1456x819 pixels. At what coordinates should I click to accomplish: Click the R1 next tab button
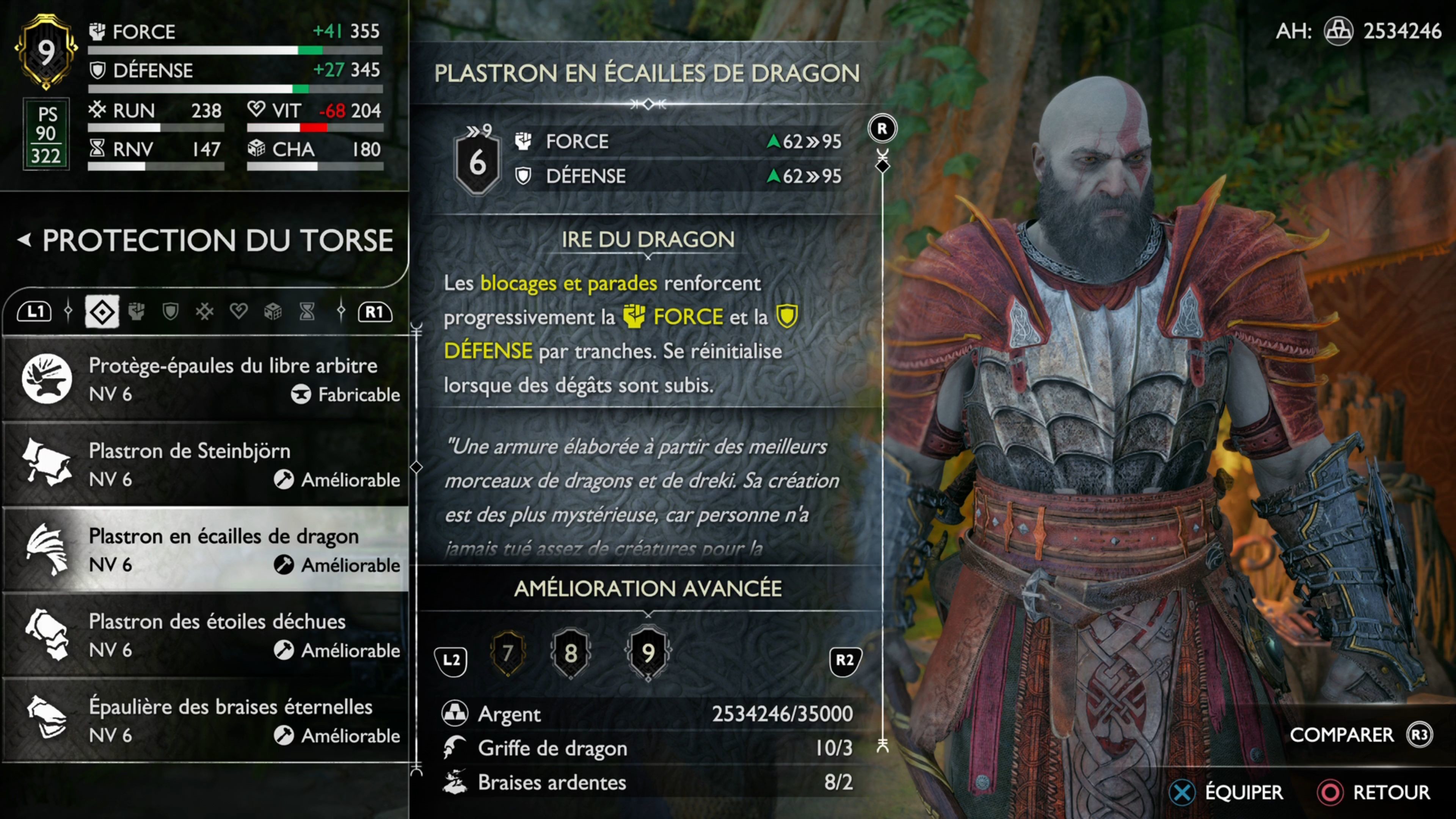(374, 311)
